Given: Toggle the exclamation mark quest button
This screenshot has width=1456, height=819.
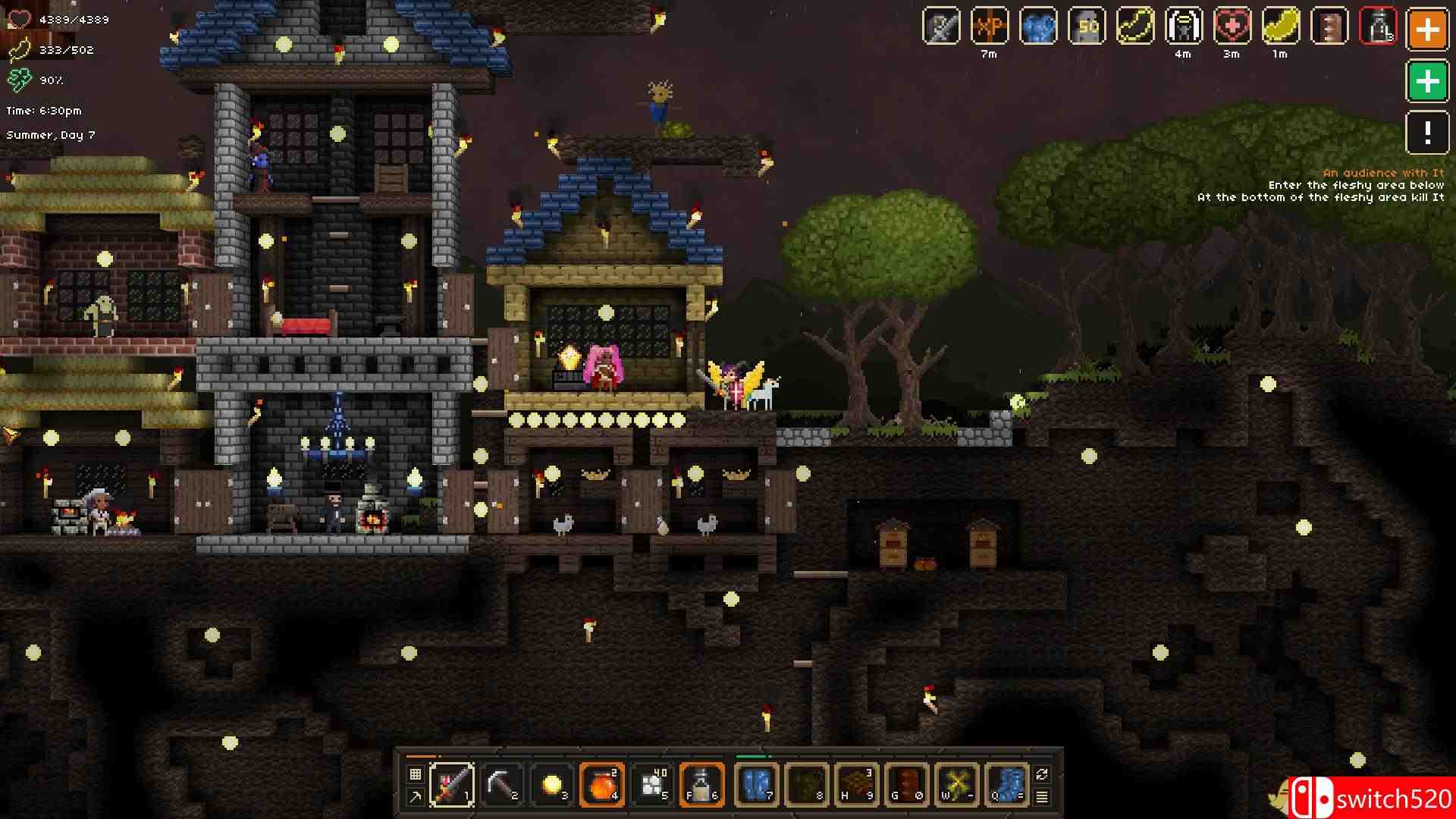Looking at the screenshot, I should tap(1426, 134).
